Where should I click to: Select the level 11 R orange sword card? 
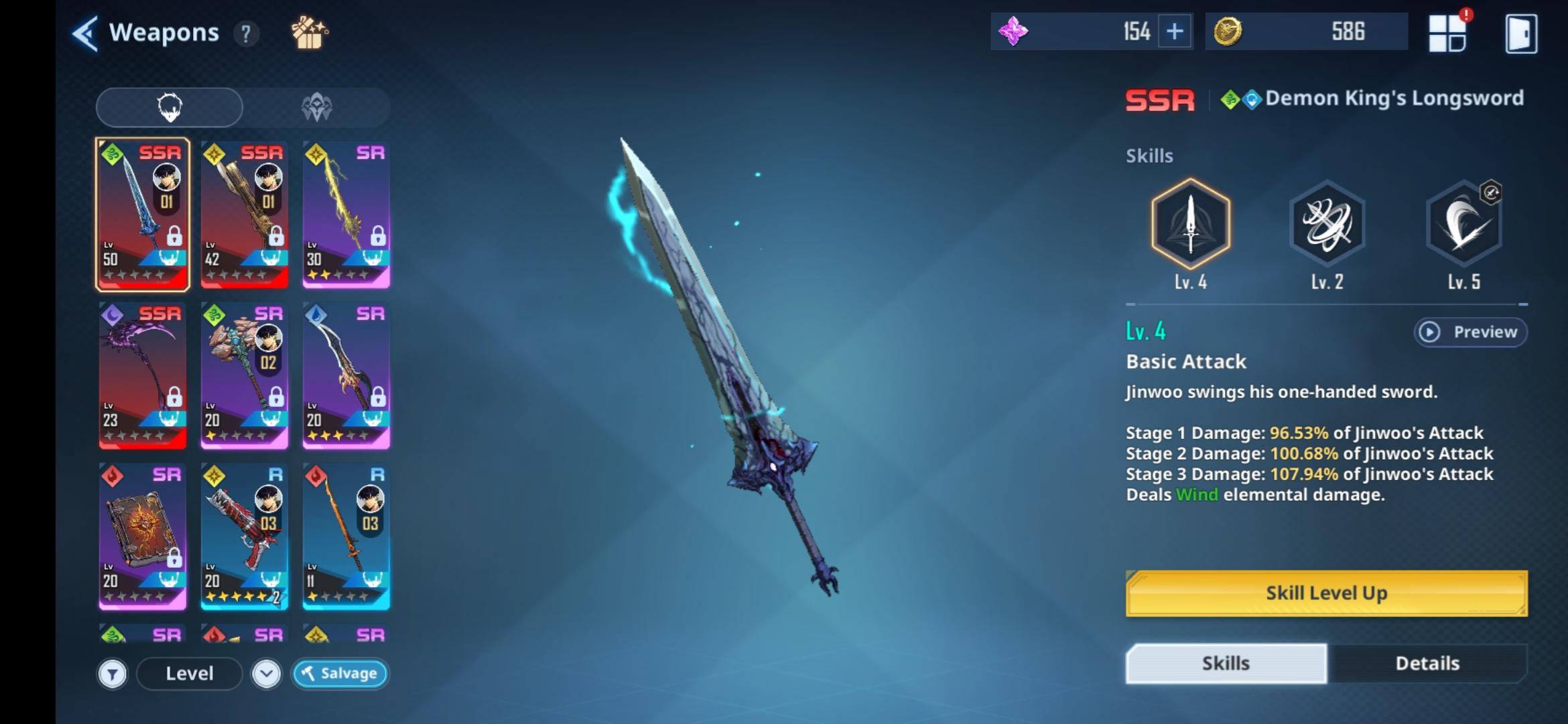346,536
